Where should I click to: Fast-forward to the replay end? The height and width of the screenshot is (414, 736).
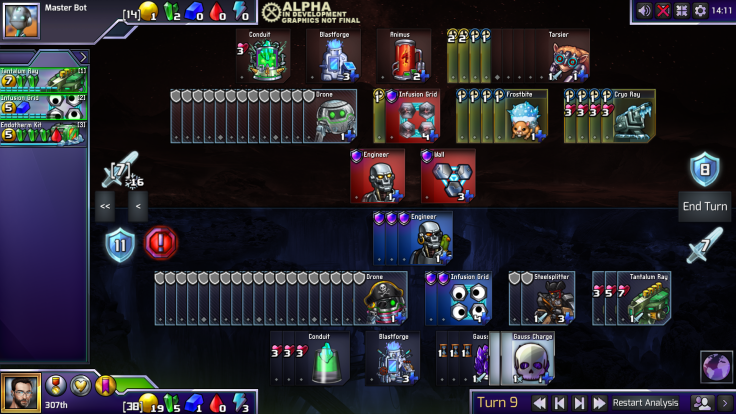point(599,403)
